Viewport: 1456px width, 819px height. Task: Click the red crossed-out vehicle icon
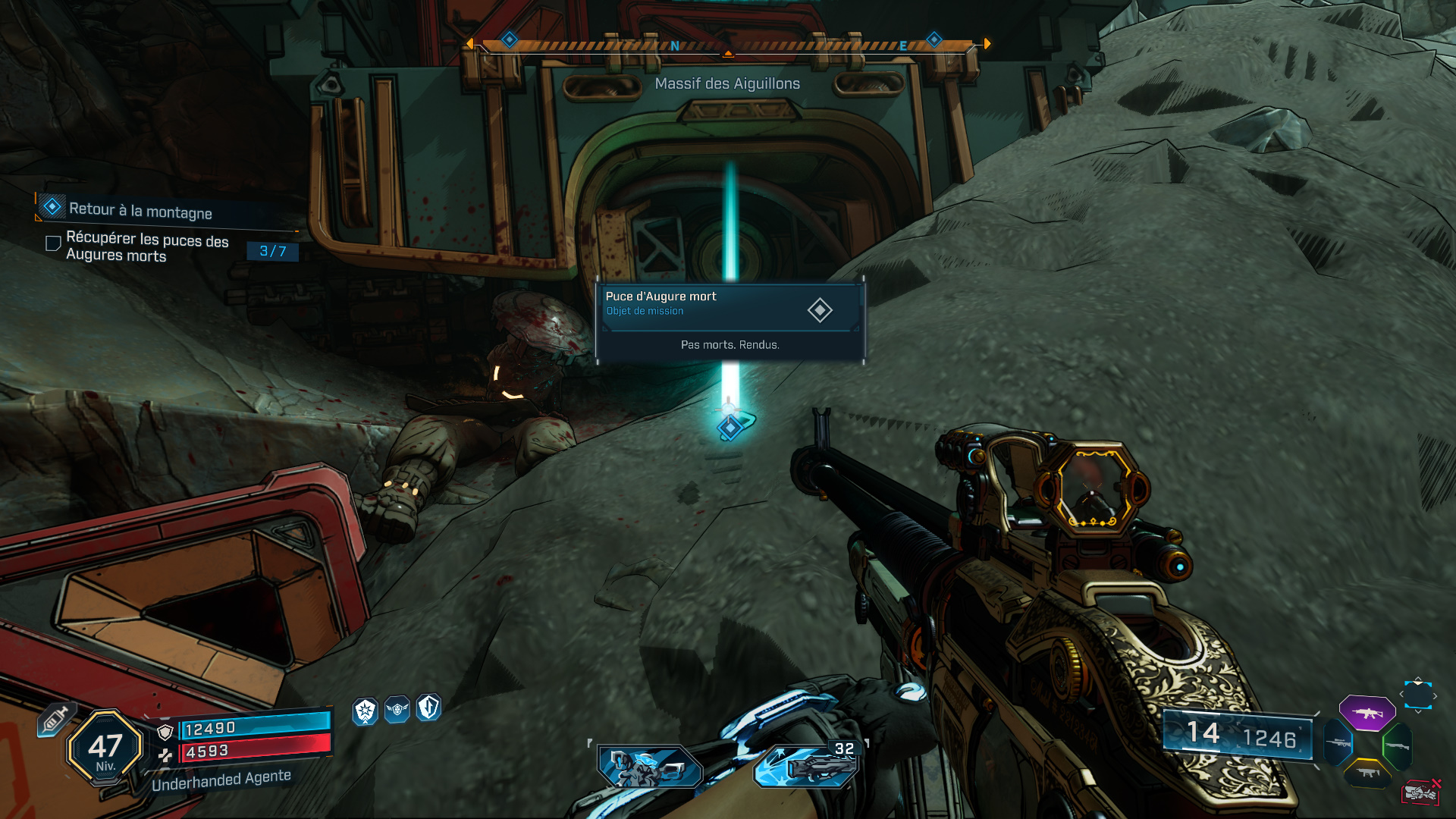pos(1420,792)
